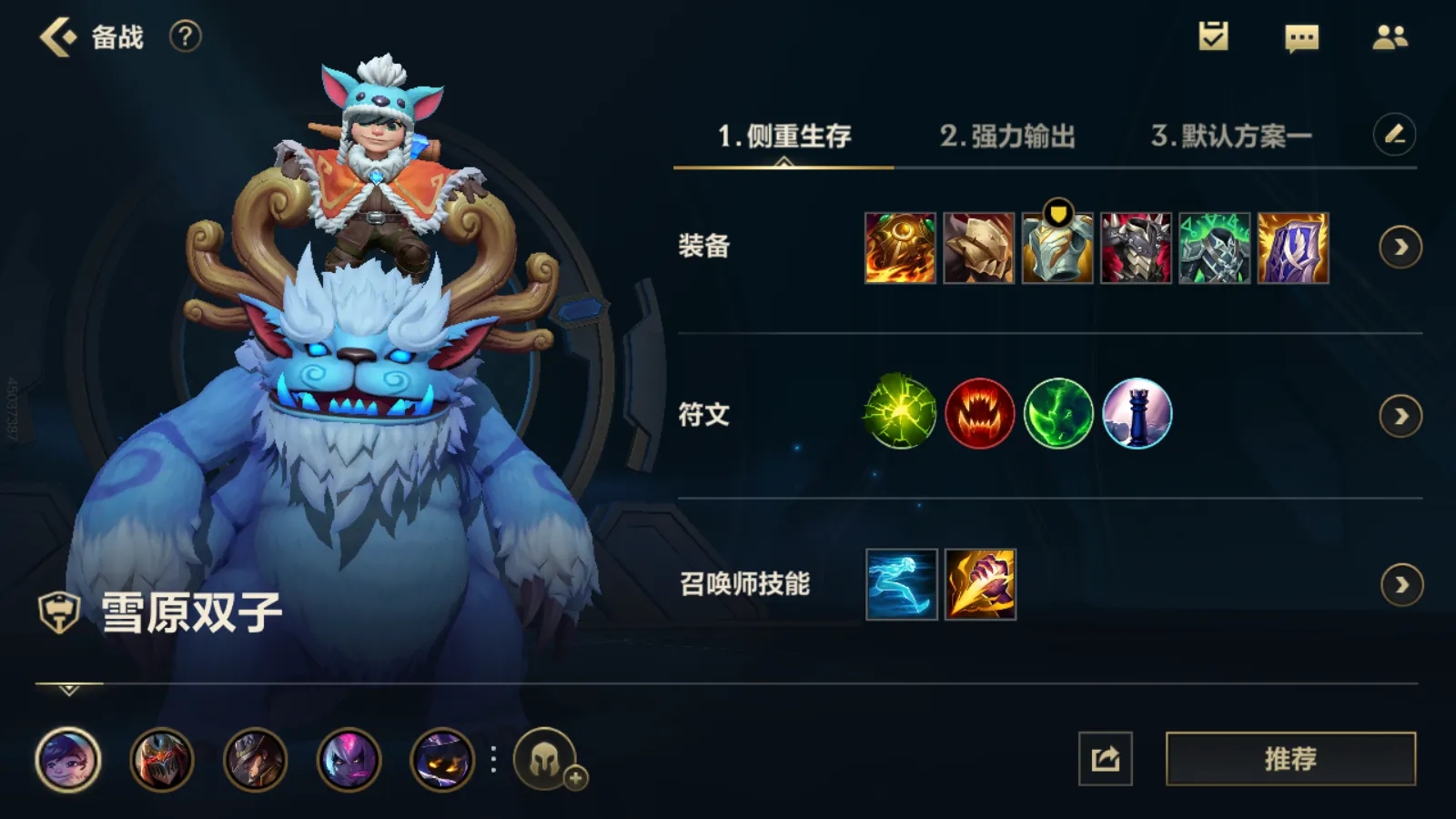The height and width of the screenshot is (819, 1456).
Task: Share the loadout with the export icon
Action: (x=1107, y=756)
